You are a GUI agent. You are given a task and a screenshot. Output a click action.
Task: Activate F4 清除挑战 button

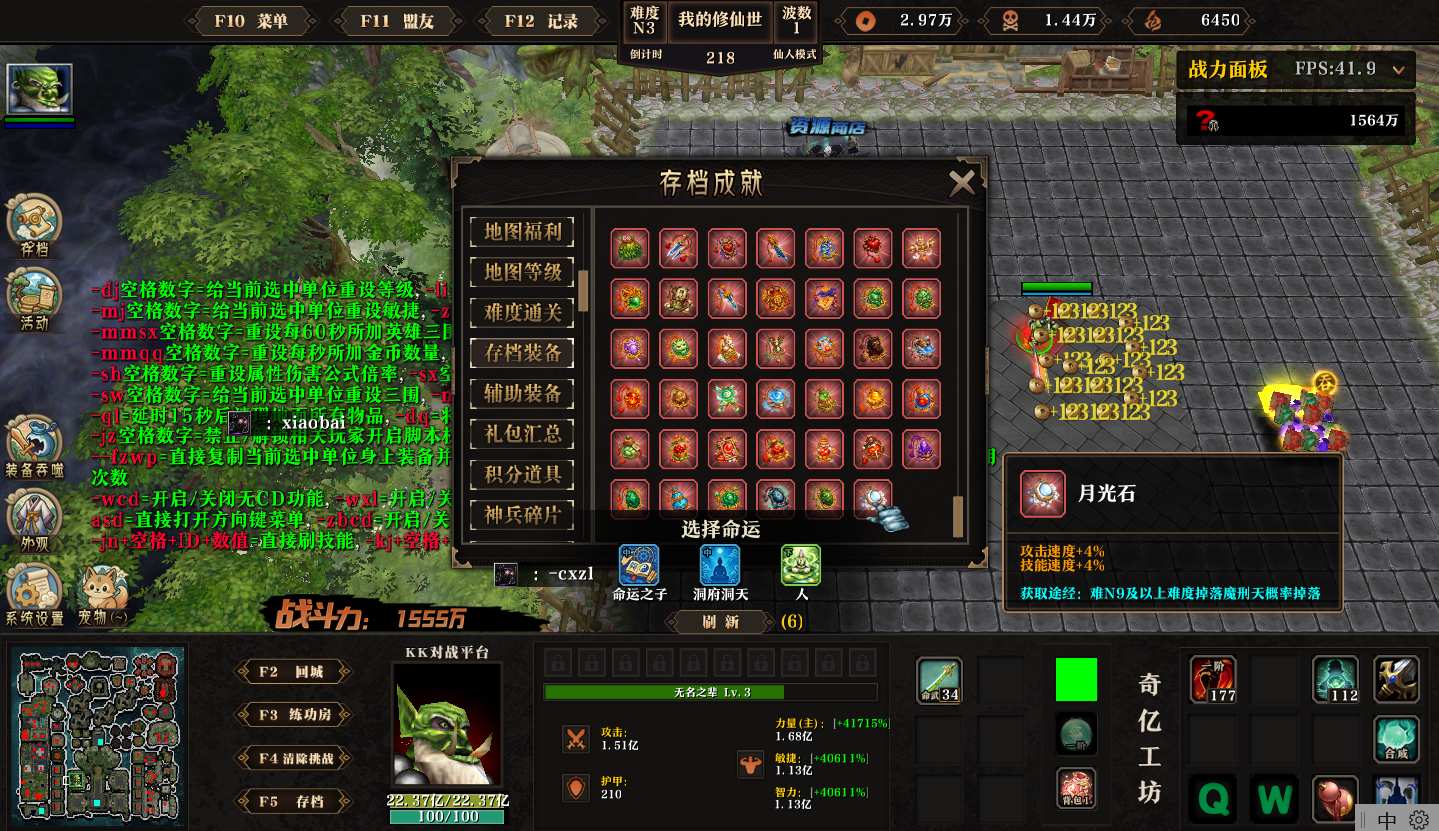[x=293, y=758]
